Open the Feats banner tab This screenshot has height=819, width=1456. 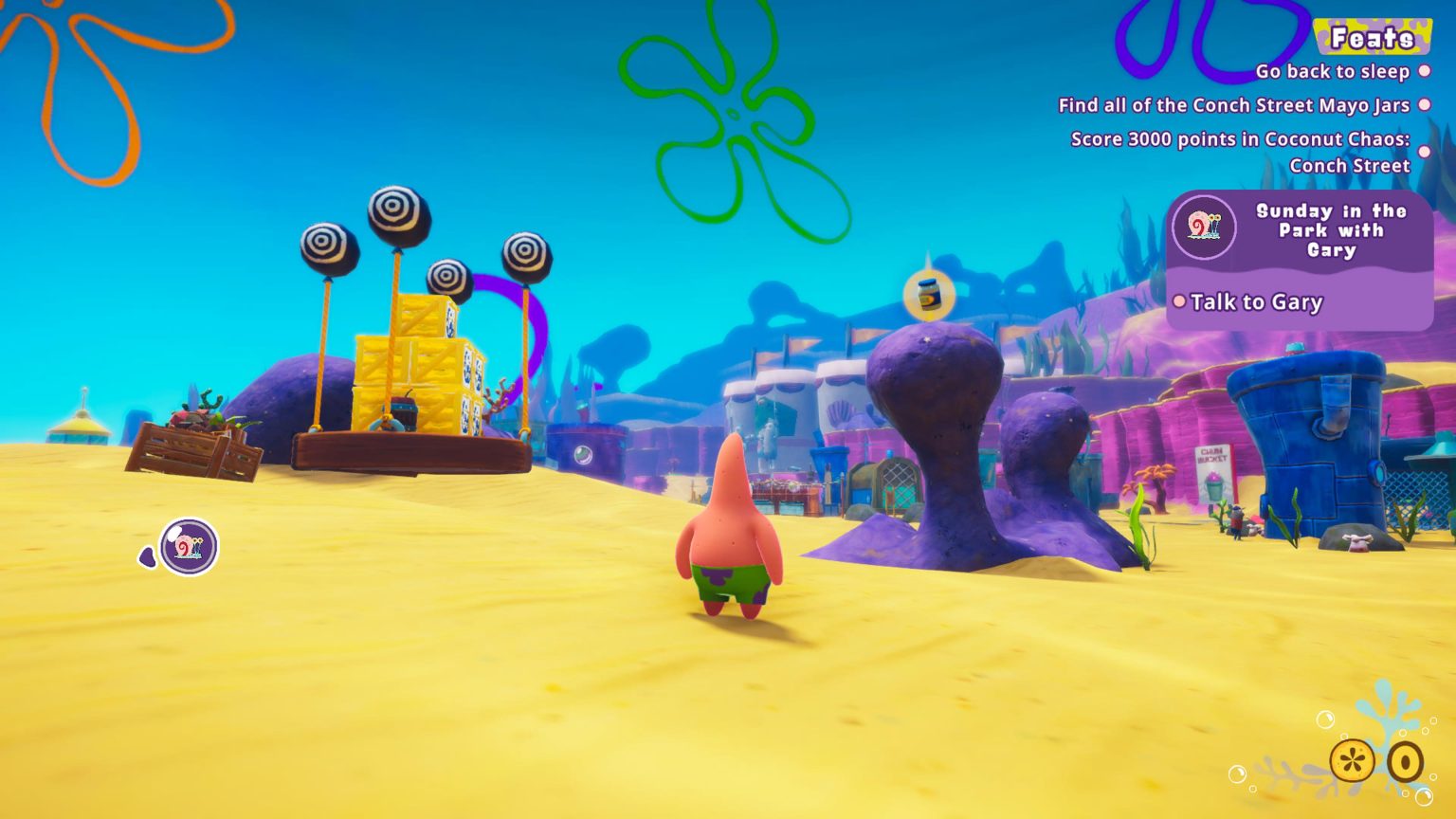point(1373,39)
